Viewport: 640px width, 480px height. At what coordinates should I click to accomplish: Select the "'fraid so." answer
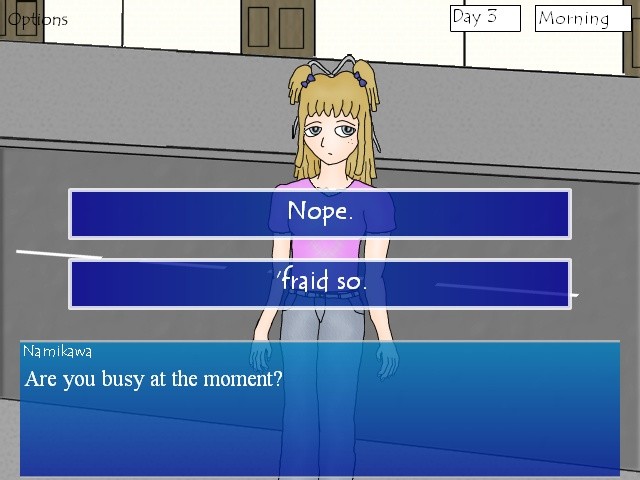coord(320,283)
